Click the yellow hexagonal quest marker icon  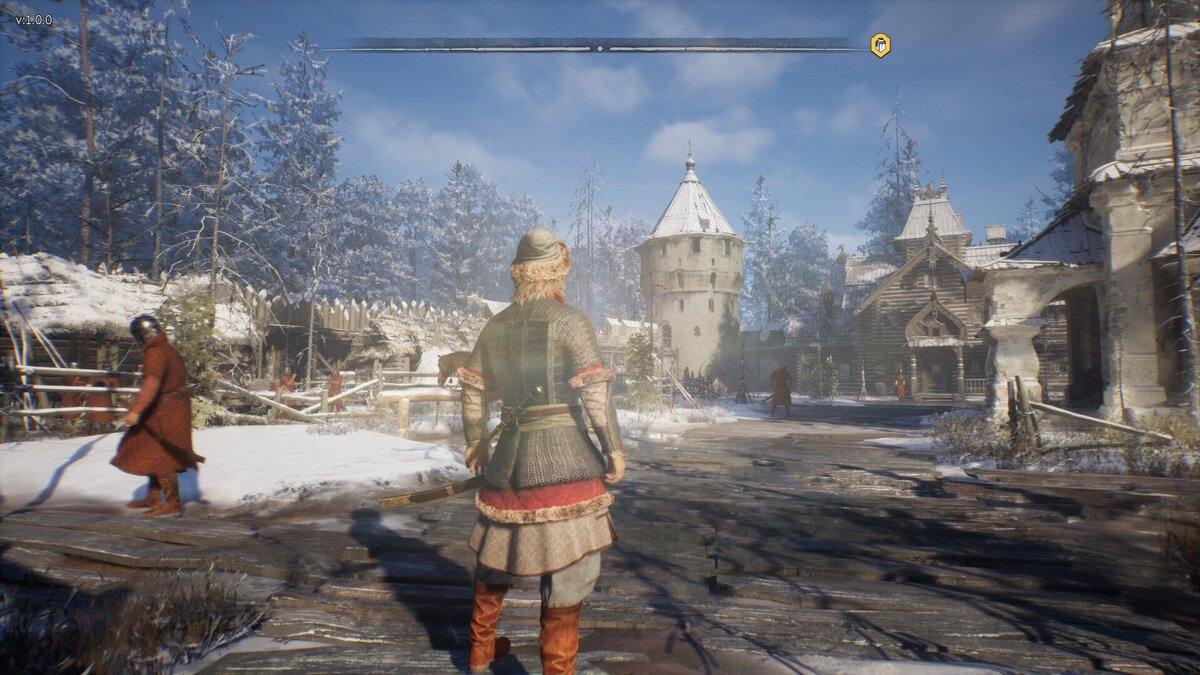[880, 45]
